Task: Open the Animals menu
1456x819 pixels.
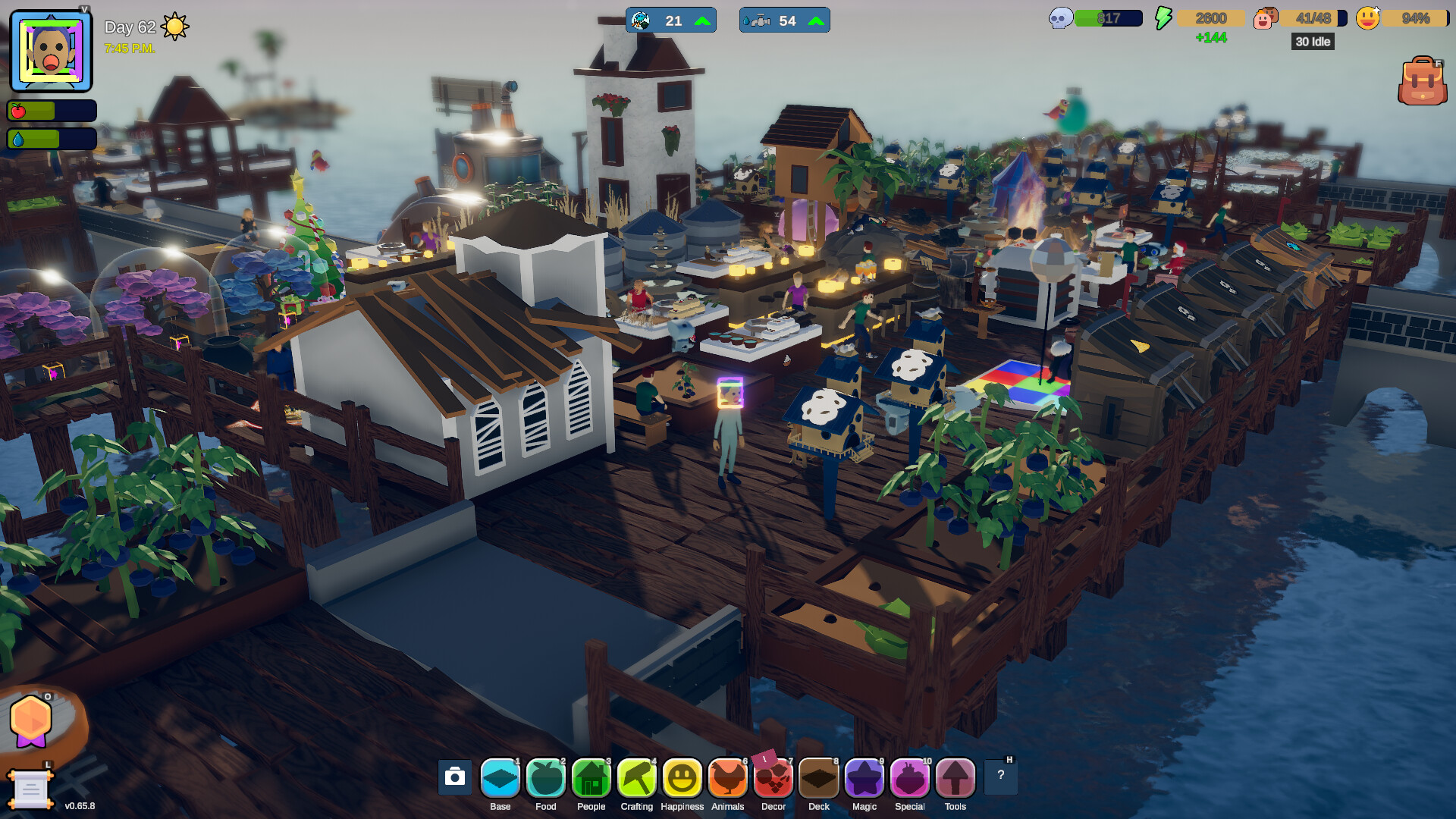Action: pos(727,777)
